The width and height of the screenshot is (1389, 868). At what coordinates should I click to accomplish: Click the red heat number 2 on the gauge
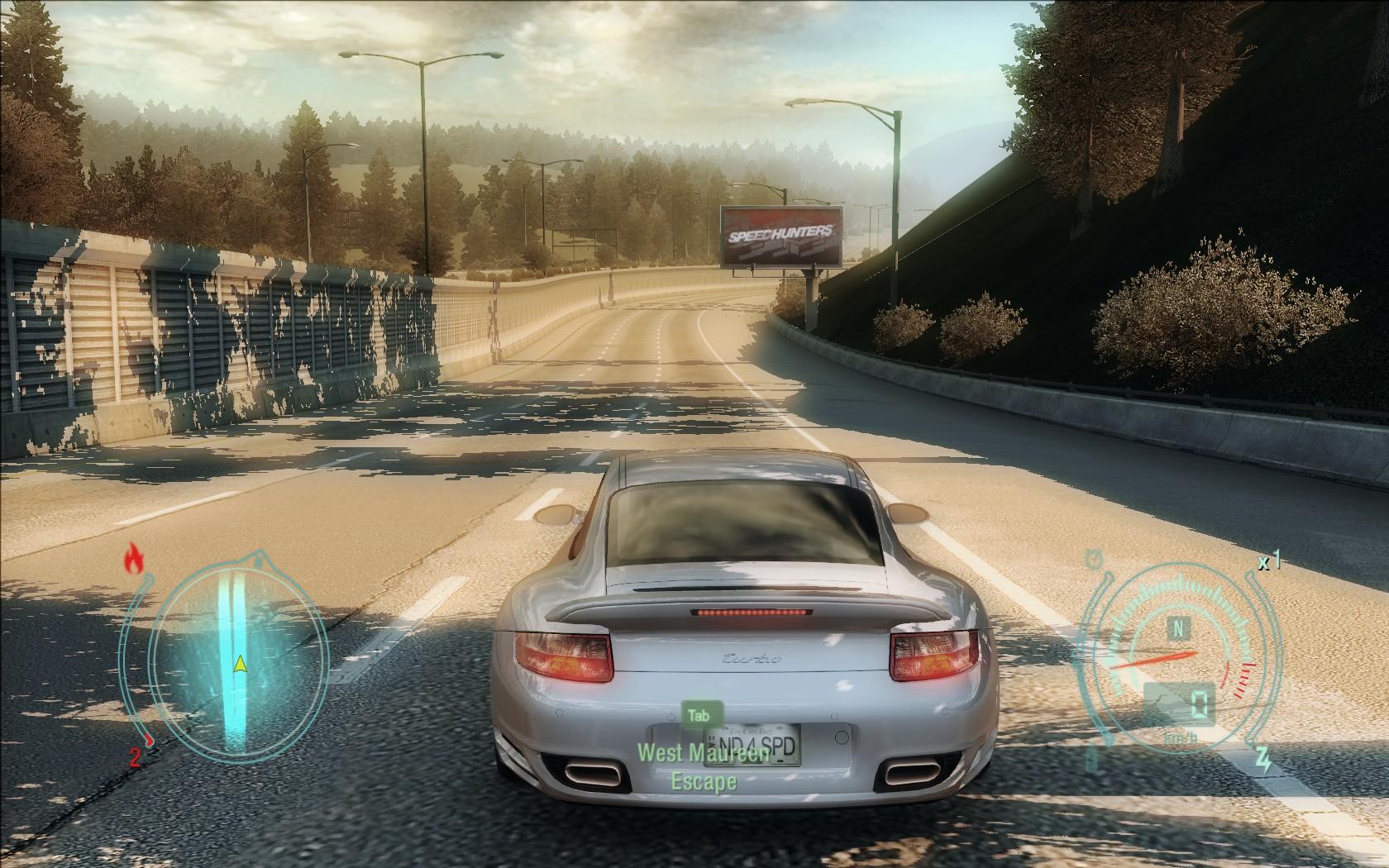[135, 755]
